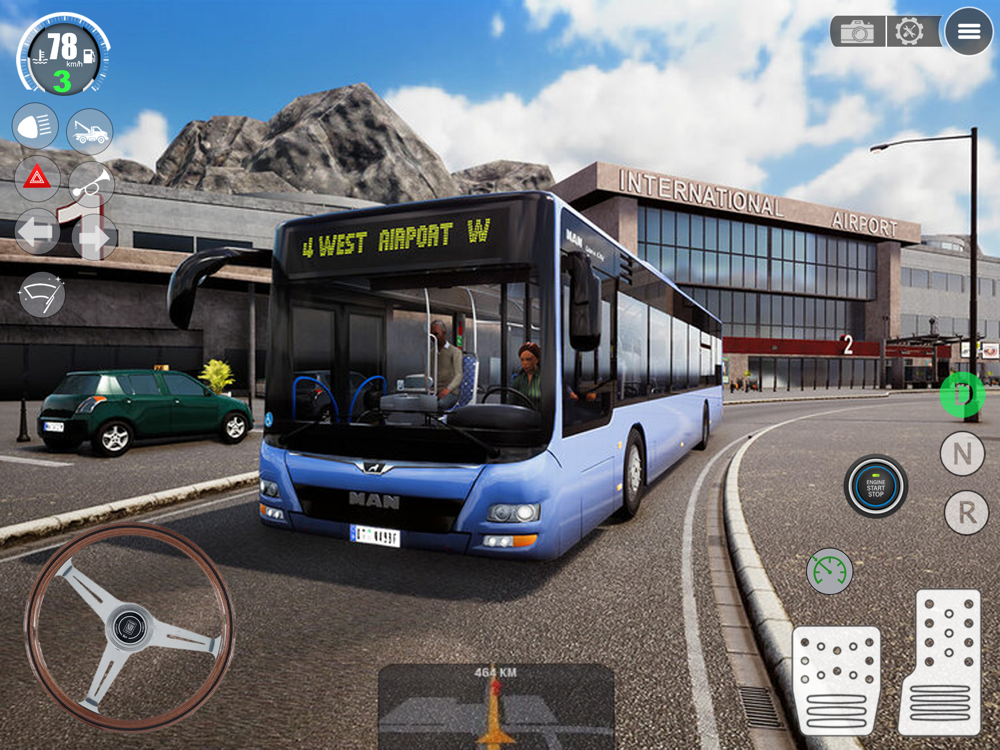The width and height of the screenshot is (1000, 750).
Task: Tap the Engine Start Stop button
Action: (875, 486)
